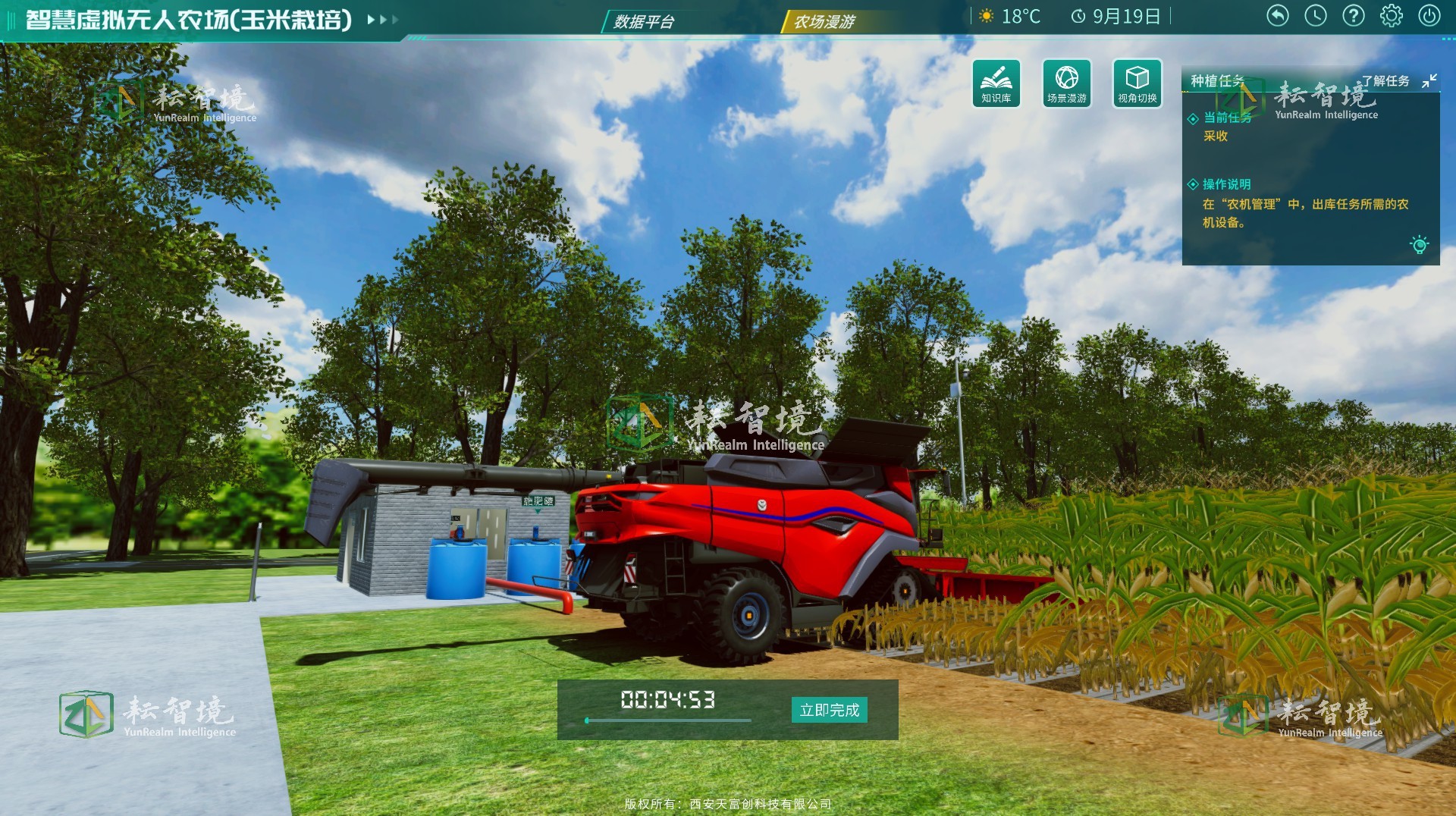Click the back arrow icon in top bar
The height and width of the screenshot is (816, 1456).
pyautogui.click(x=1278, y=16)
